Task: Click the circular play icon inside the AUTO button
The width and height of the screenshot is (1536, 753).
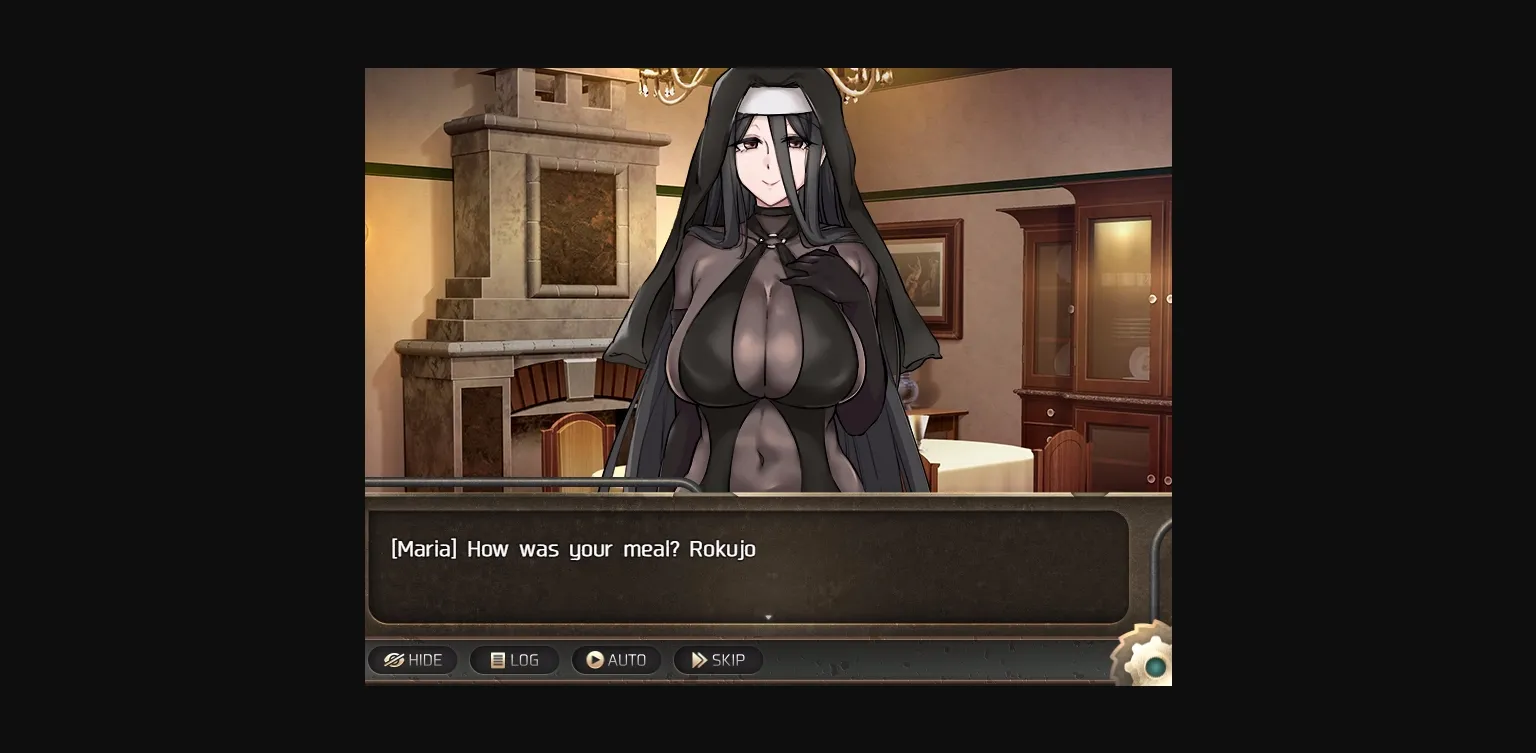Action: (594, 660)
